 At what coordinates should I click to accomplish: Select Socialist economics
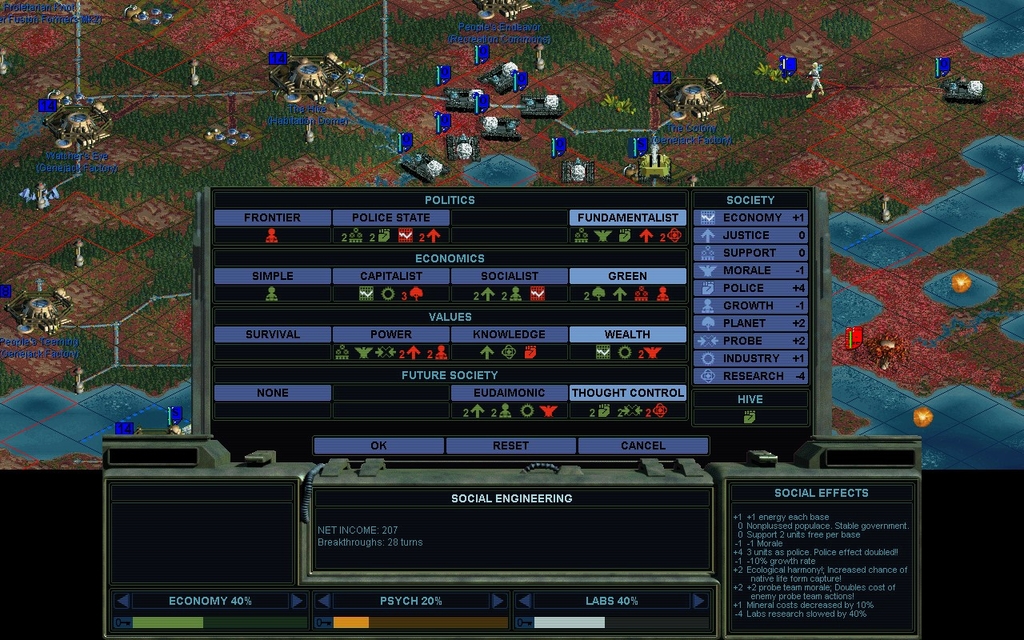(509, 276)
